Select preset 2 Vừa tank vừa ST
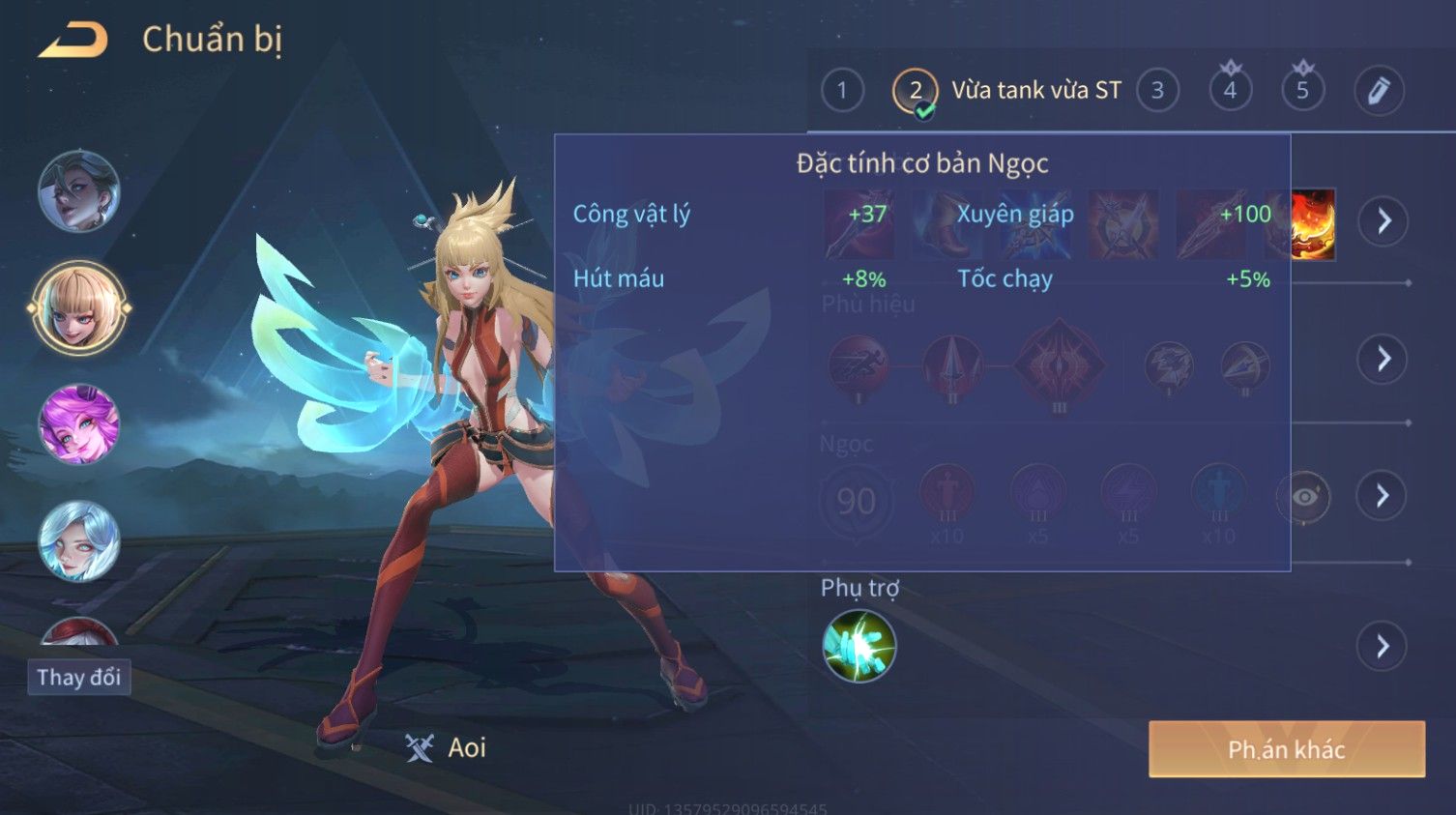 pos(915,91)
